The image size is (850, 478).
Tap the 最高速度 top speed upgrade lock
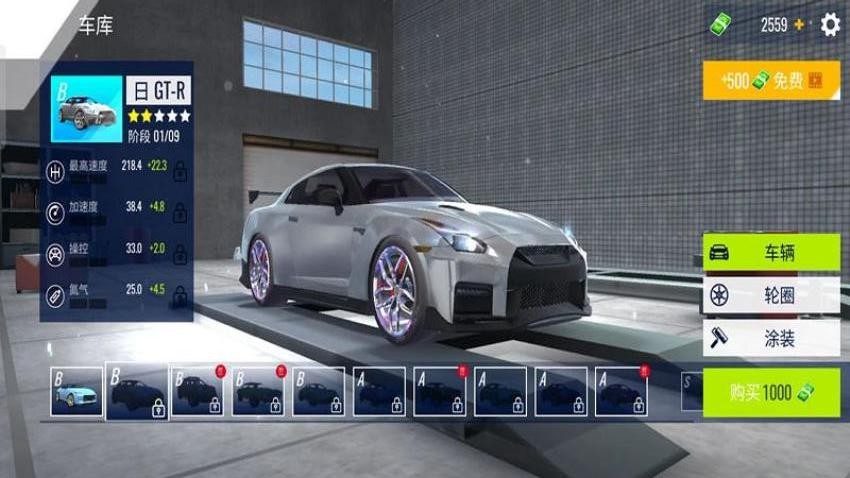tap(180, 171)
